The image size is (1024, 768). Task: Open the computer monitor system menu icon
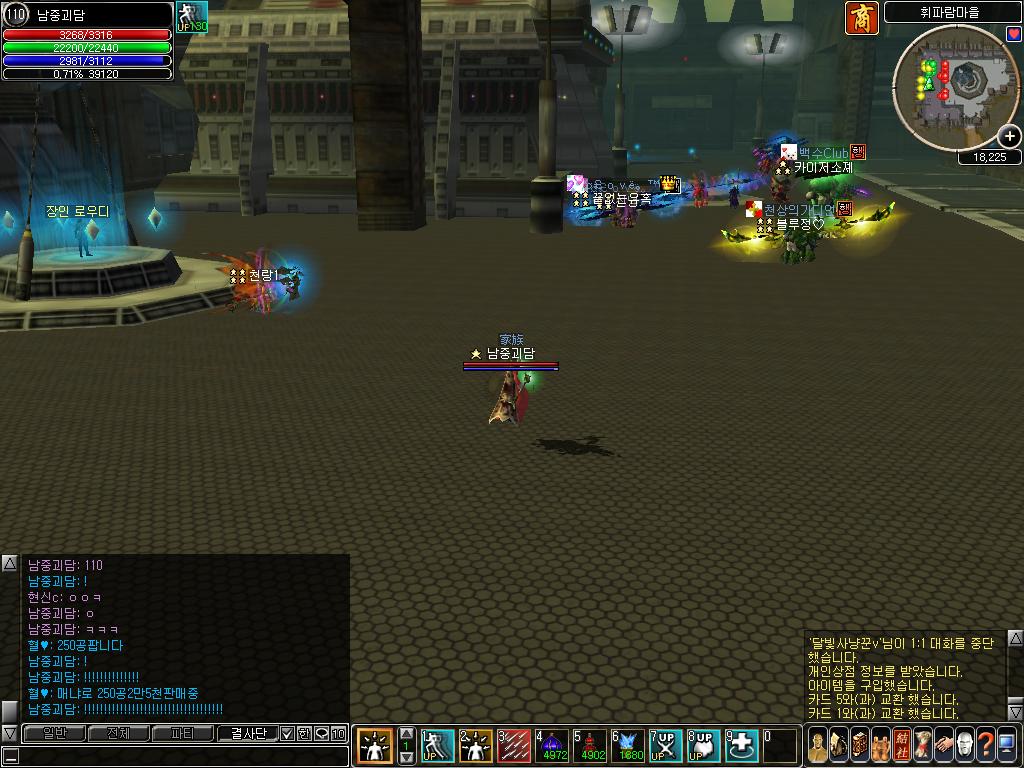tap(1007, 745)
